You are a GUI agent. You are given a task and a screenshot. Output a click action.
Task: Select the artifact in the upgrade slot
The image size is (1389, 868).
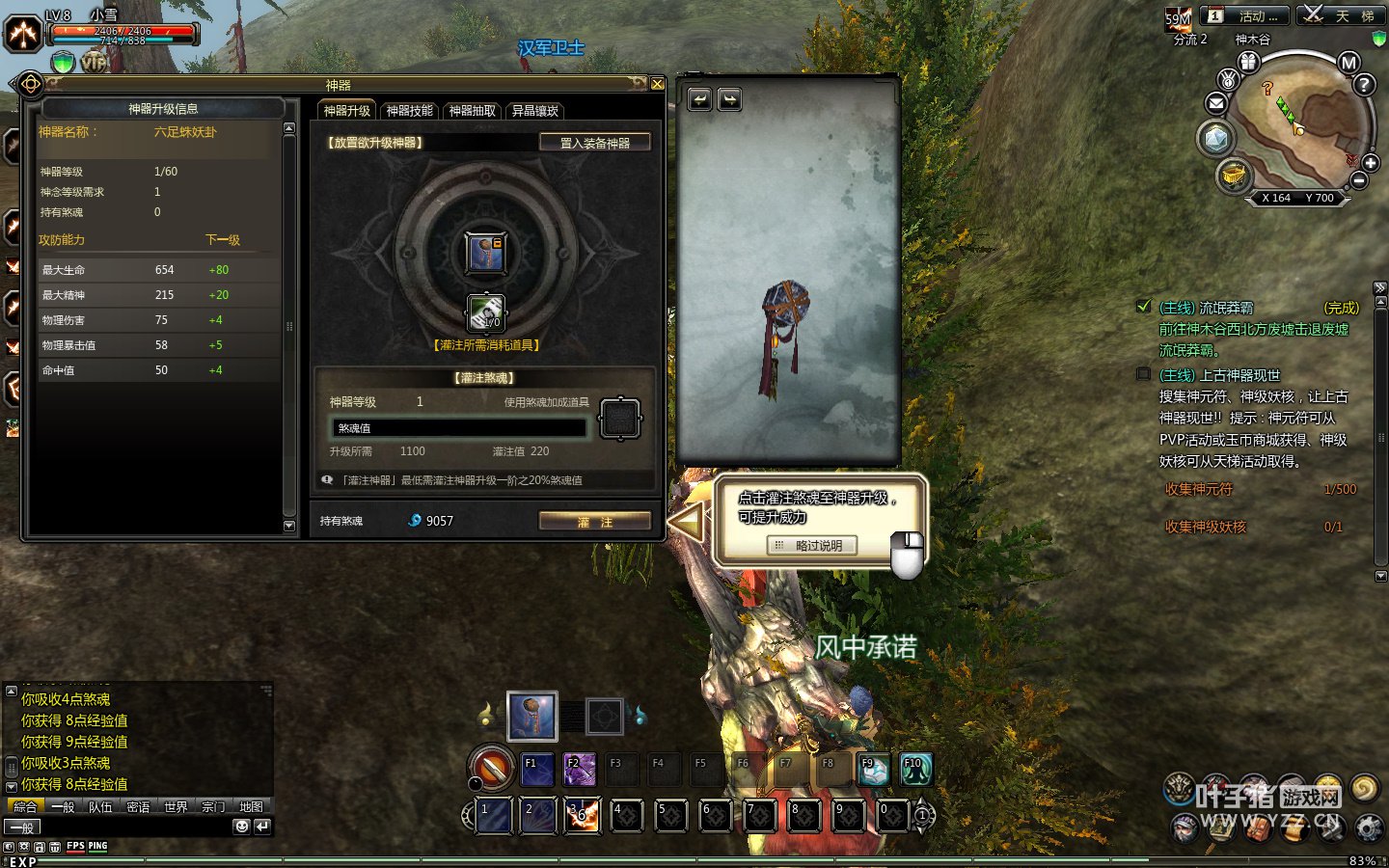pos(485,253)
